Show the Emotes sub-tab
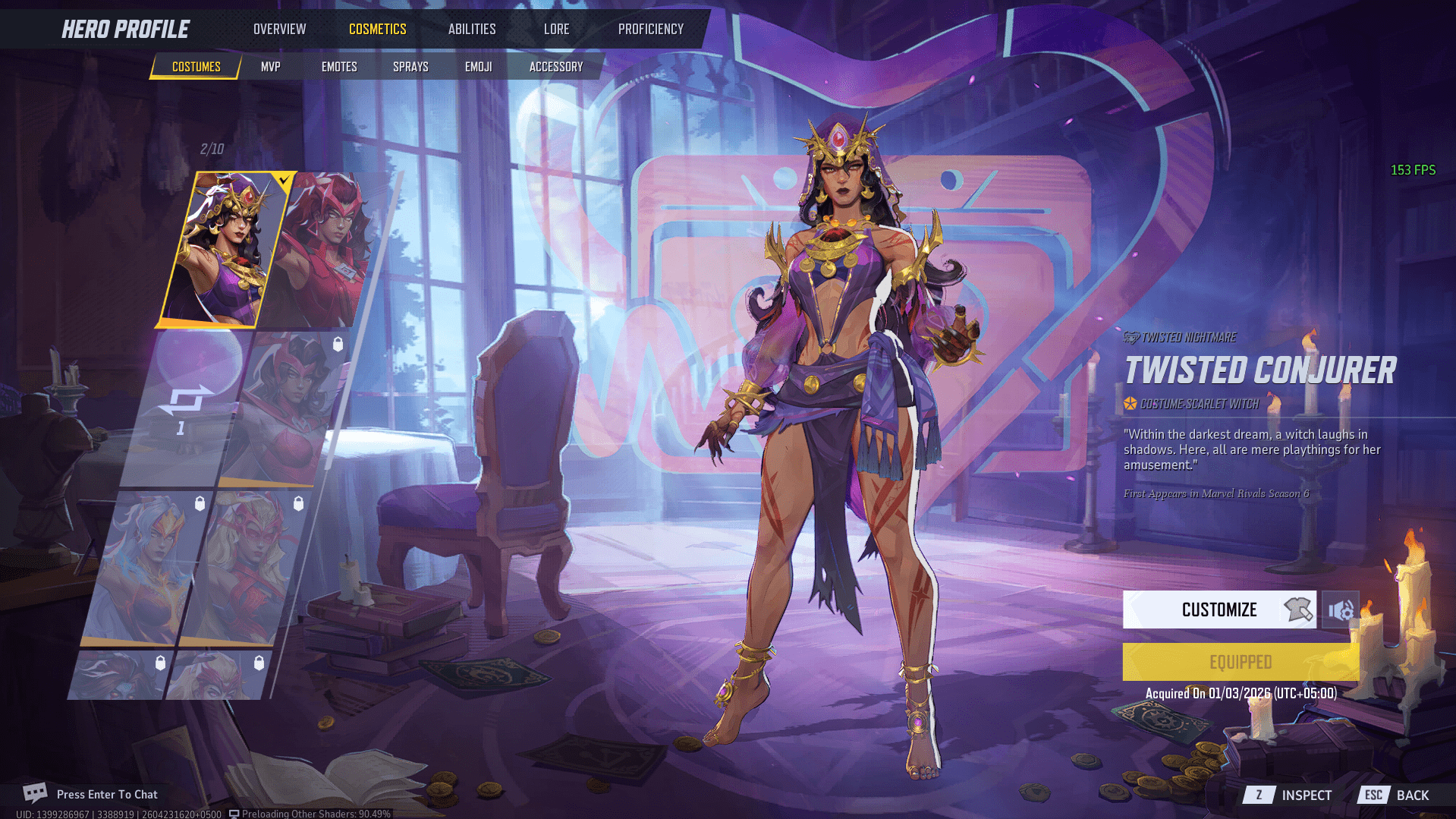This screenshot has width=1456, height=819. pos(338,67)
